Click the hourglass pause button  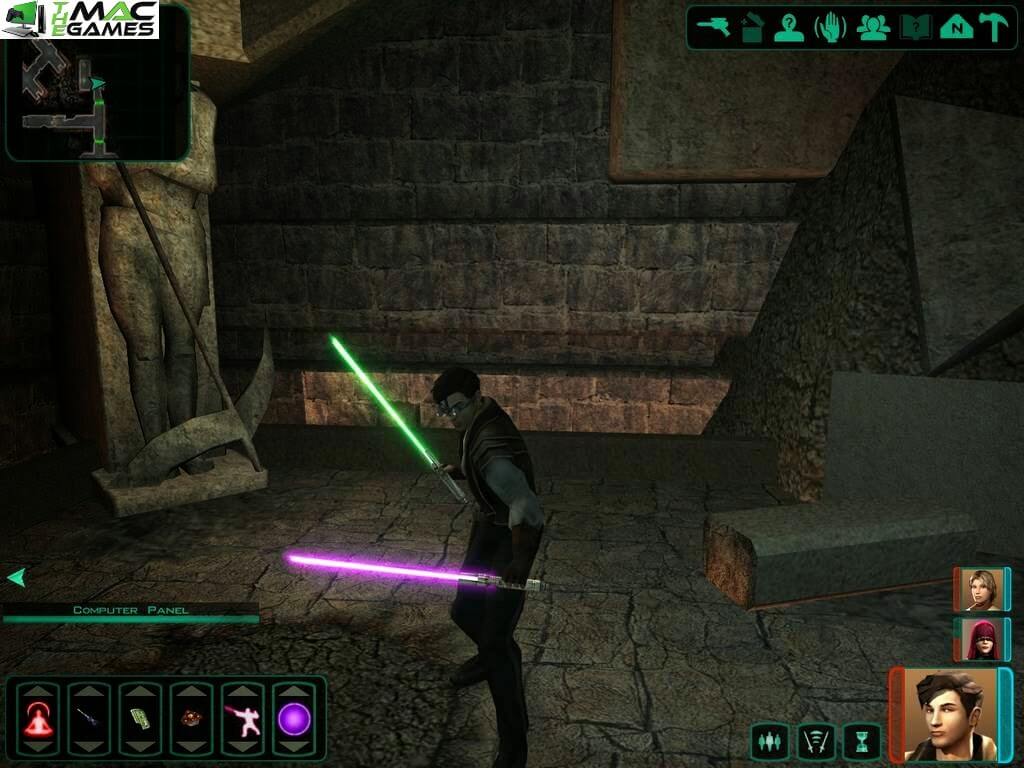[x=862, y=741]
